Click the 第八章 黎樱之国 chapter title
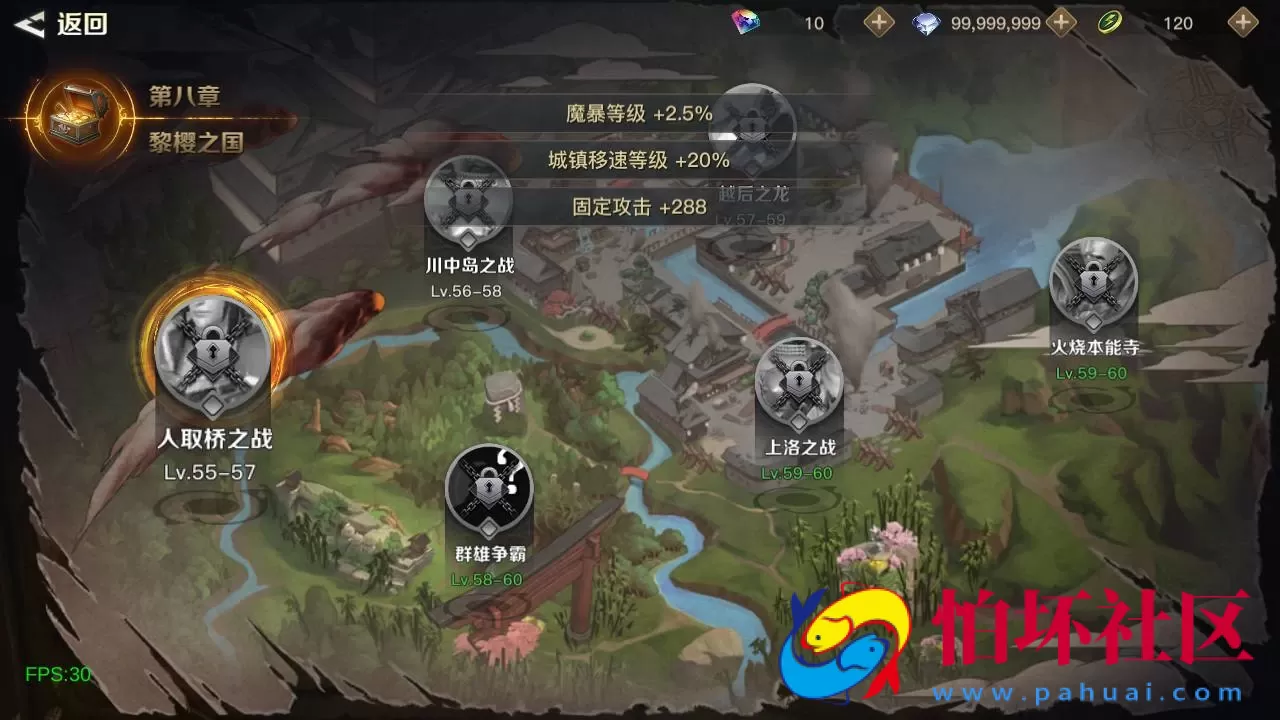1280x720 pixels. [x=185, y=118]
